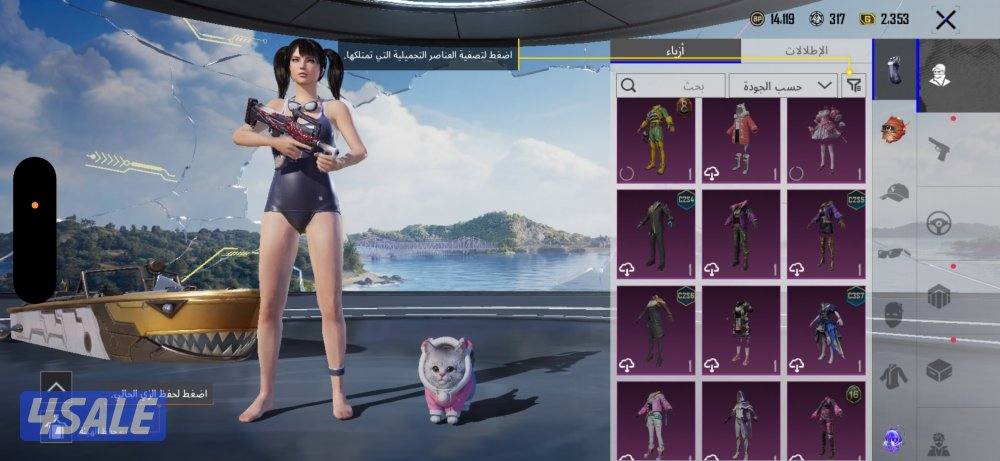Pick the dark suit outfit with C2S4 badge

point(656,233)
